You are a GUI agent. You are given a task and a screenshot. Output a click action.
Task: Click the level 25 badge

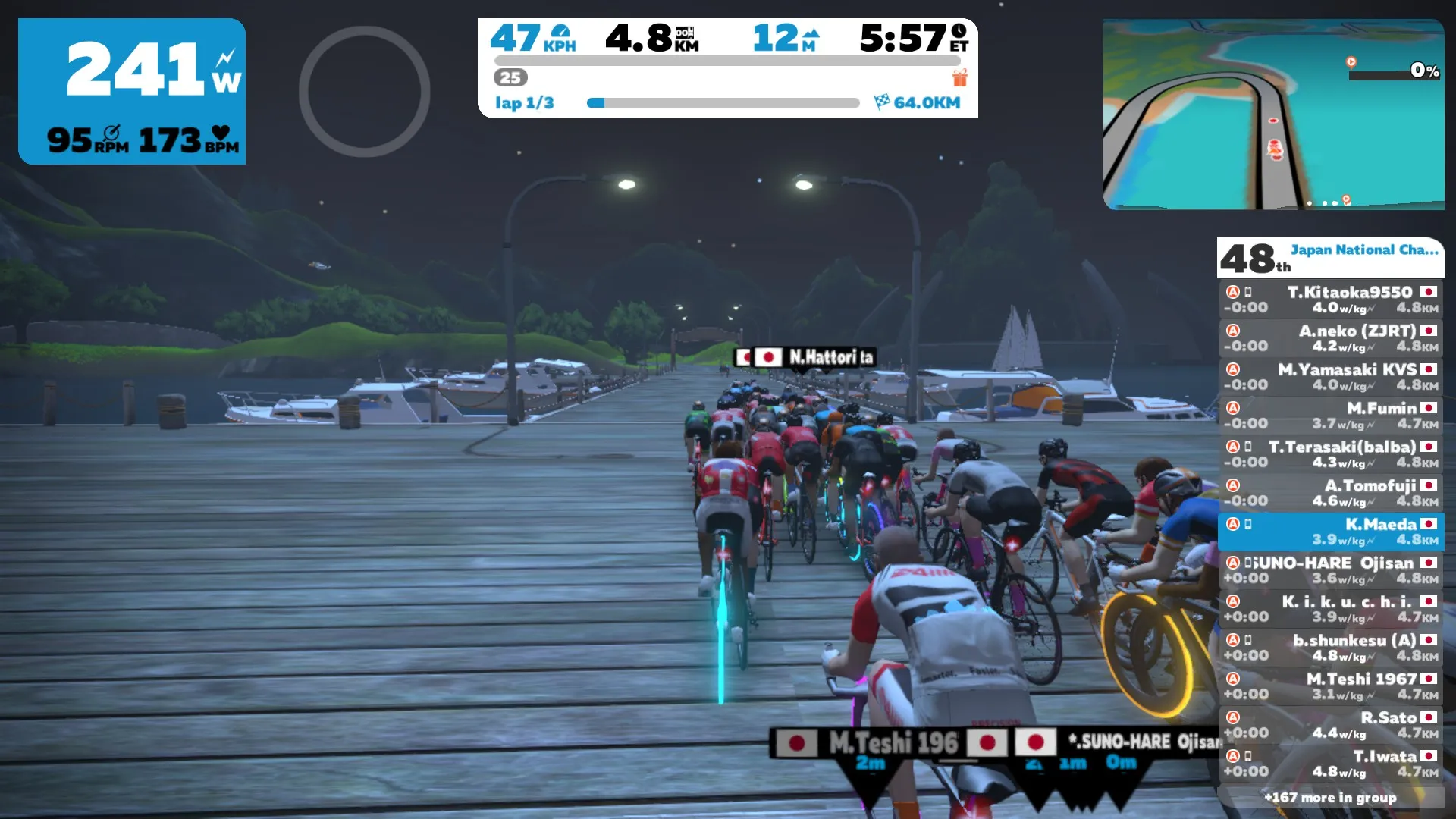tap(510, 77)
